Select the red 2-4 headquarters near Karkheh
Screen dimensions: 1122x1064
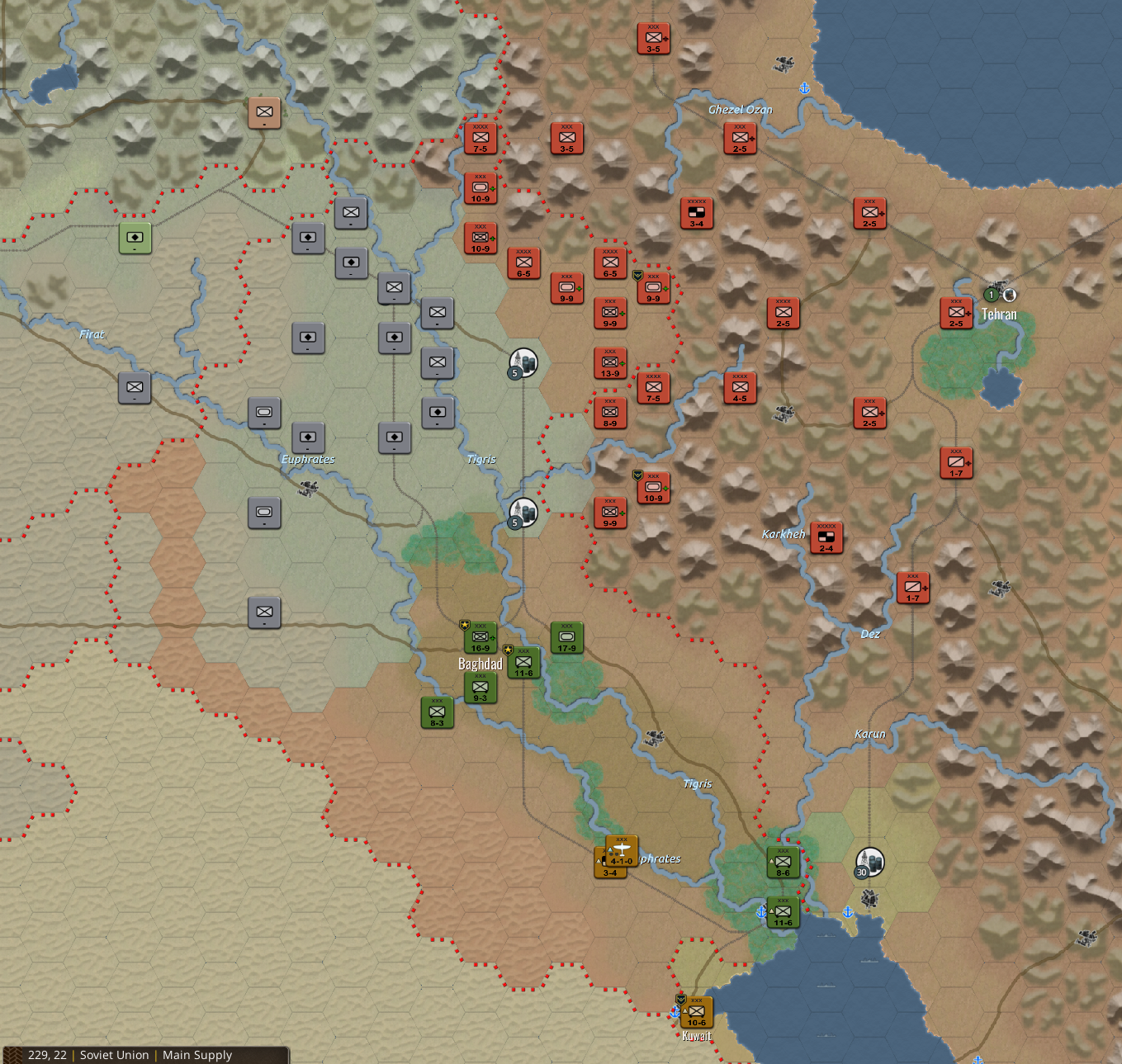pos(826,537)
